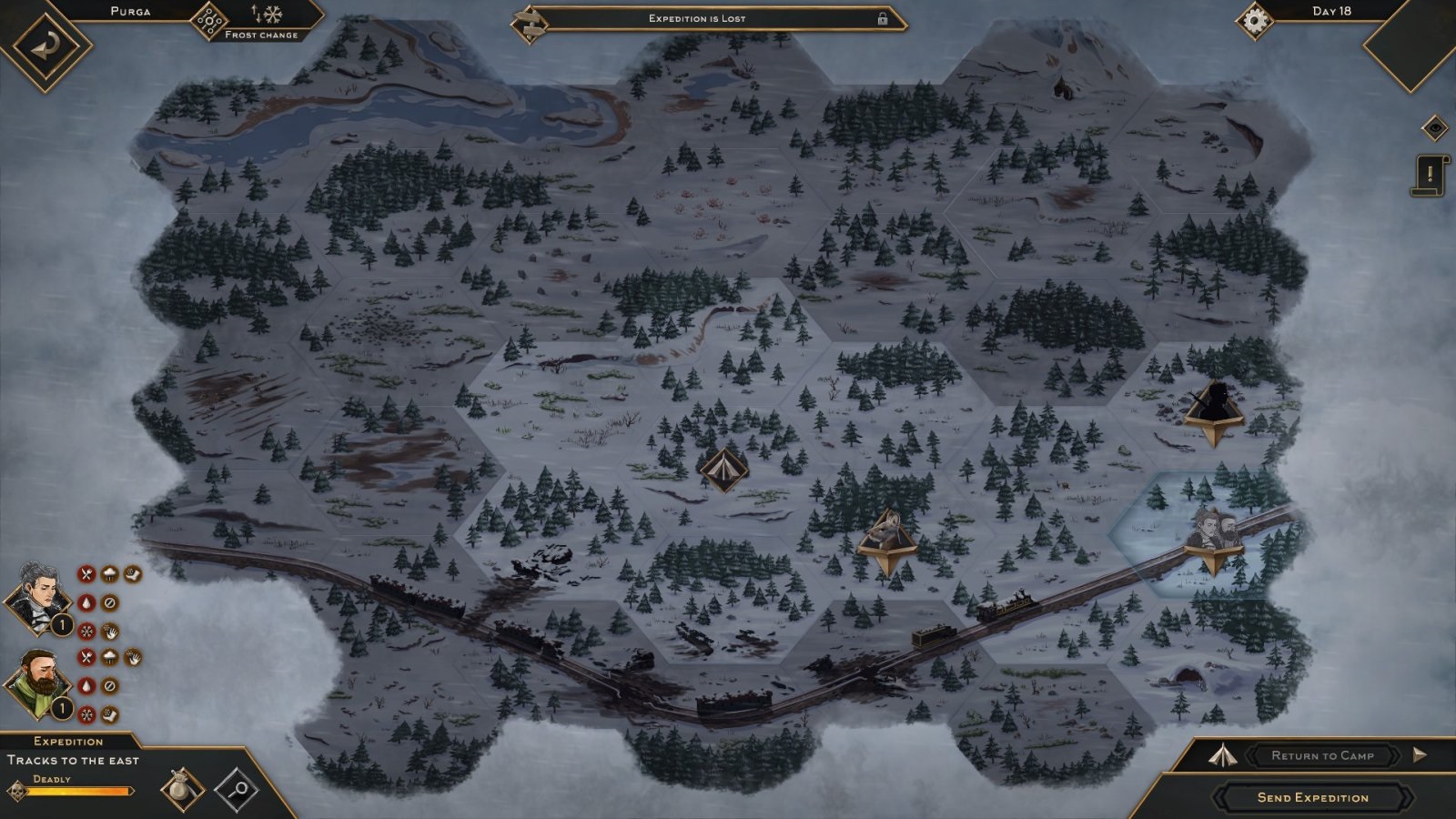The height and width of the screenshot is (819, 1456).
Task: Click the arrow next to Return to Camp
Action: pos(1420,754)
